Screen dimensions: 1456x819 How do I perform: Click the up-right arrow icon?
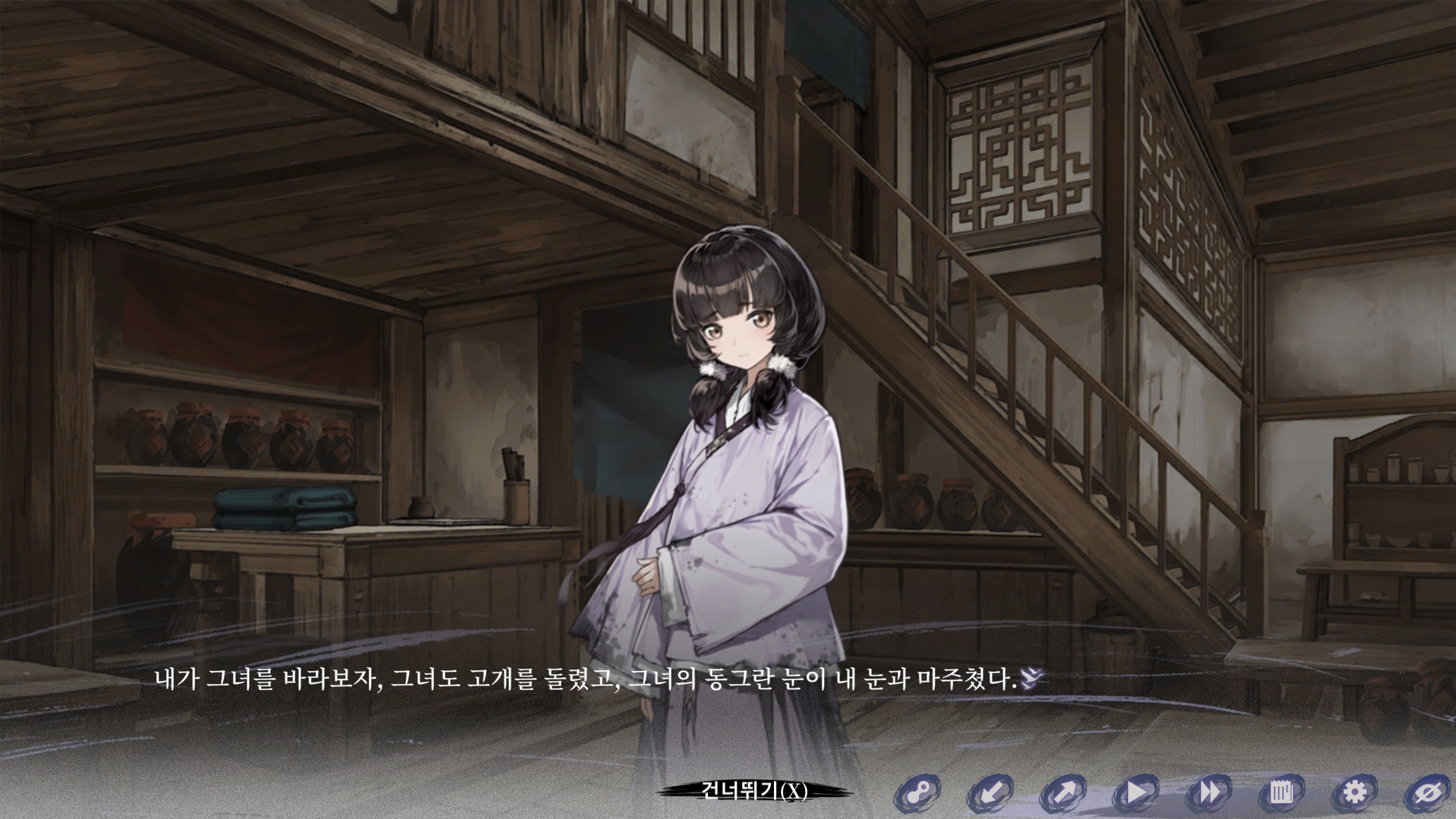tap(1062, 793)
